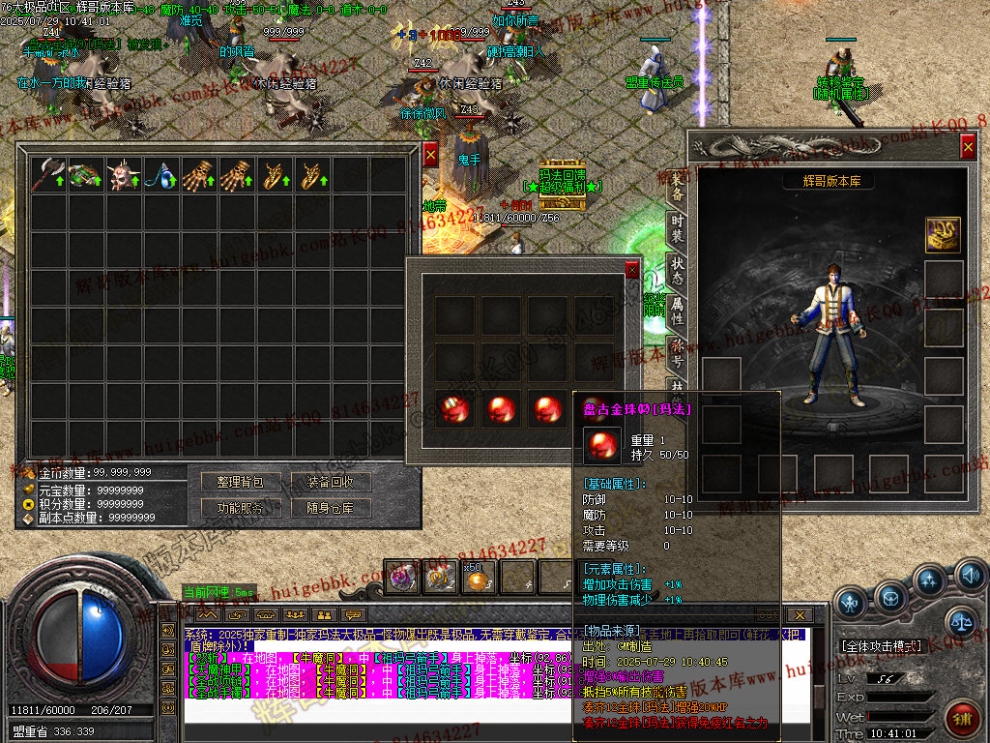The image size is (990, 743).
Task: Click the speaker sound button
Action: click(x=968, y=575)
